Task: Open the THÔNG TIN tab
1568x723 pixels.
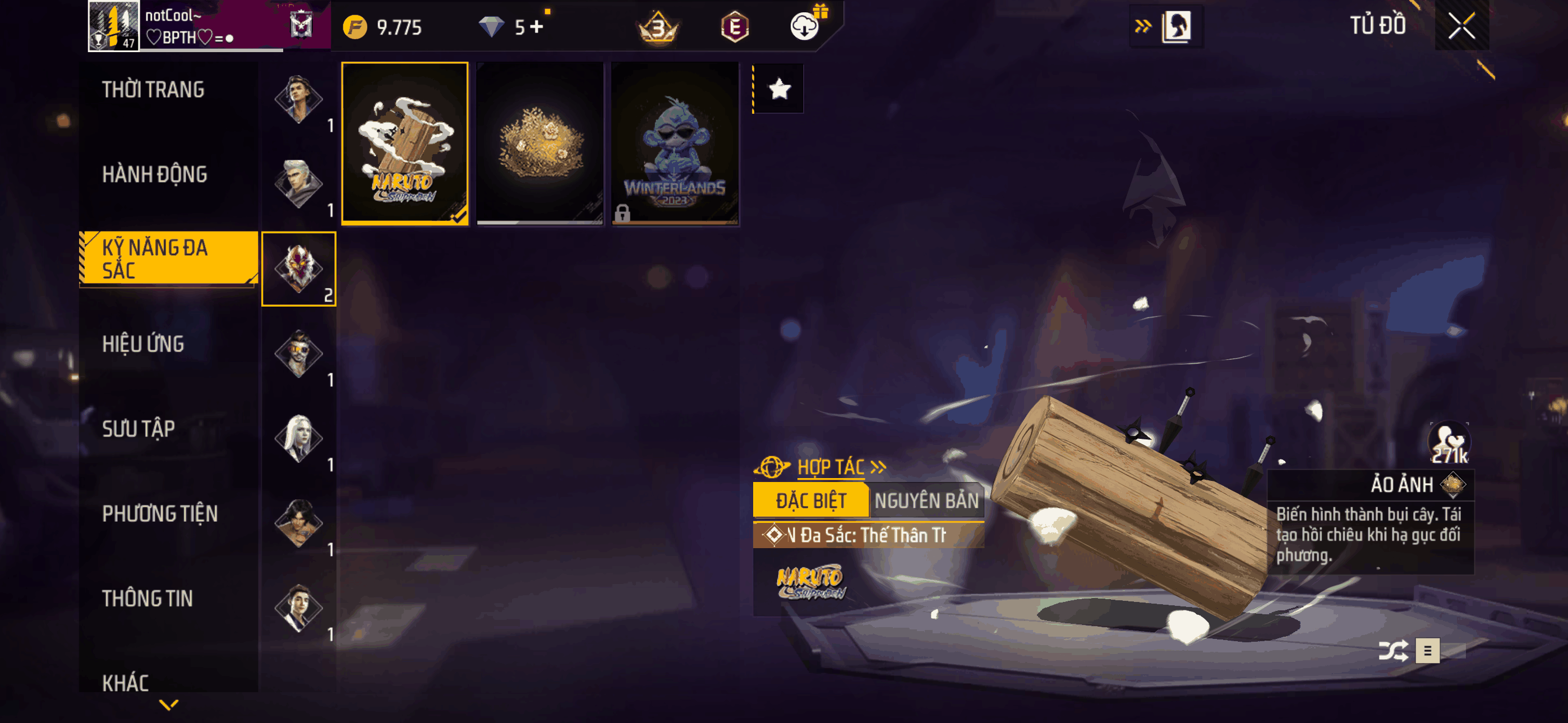Action: pos(147,599)
